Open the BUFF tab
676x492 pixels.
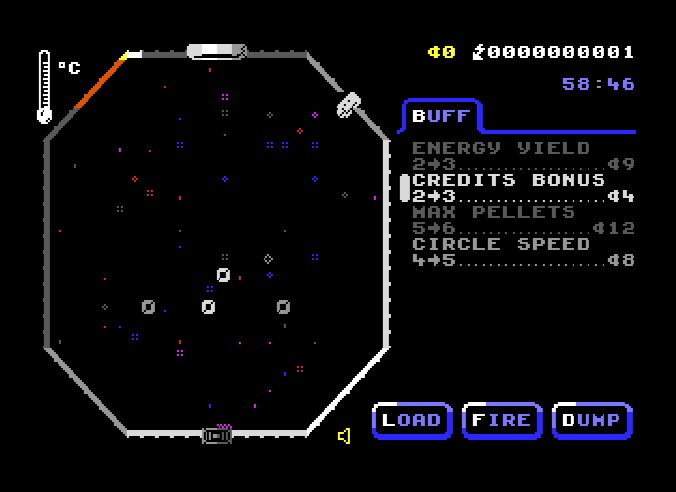441,116
